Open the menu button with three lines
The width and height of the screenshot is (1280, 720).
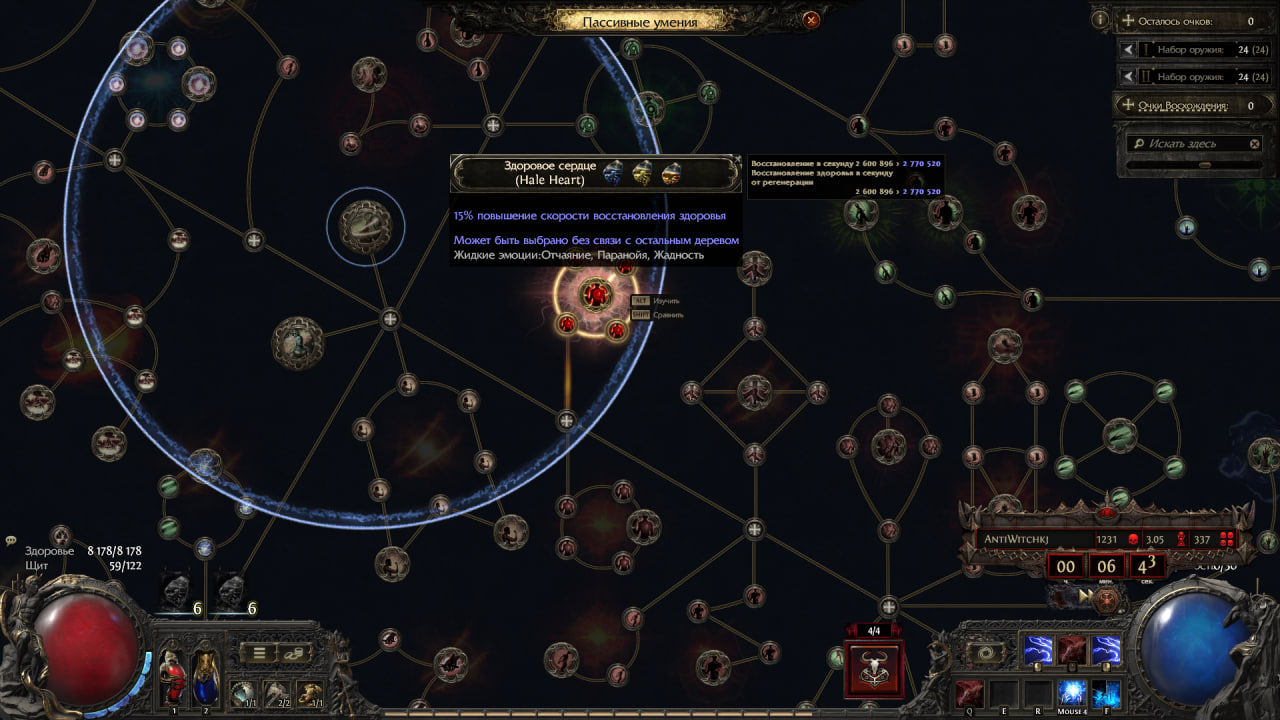[x=259, y=654]
